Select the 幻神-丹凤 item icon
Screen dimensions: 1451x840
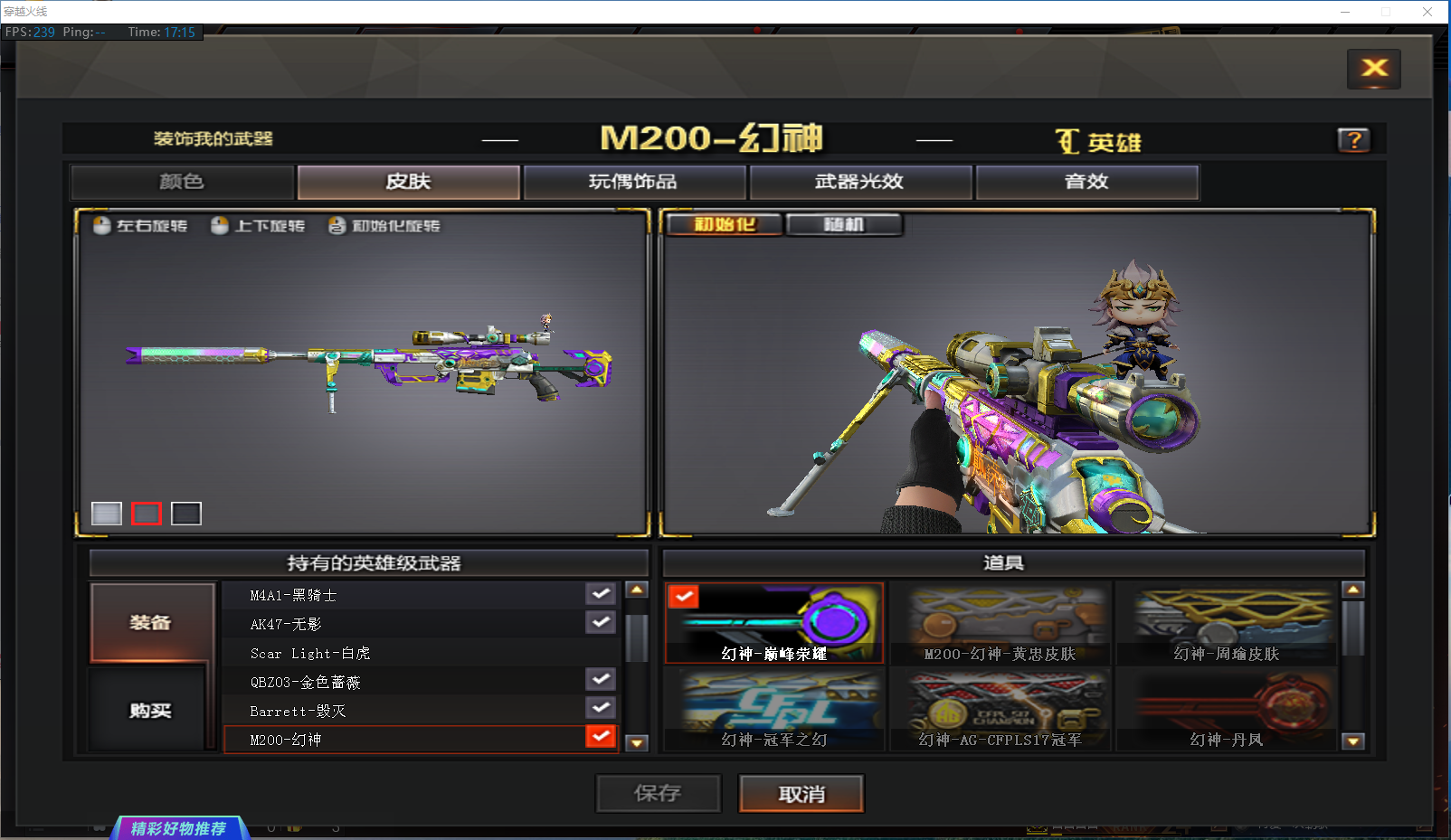coord(1227,708)
